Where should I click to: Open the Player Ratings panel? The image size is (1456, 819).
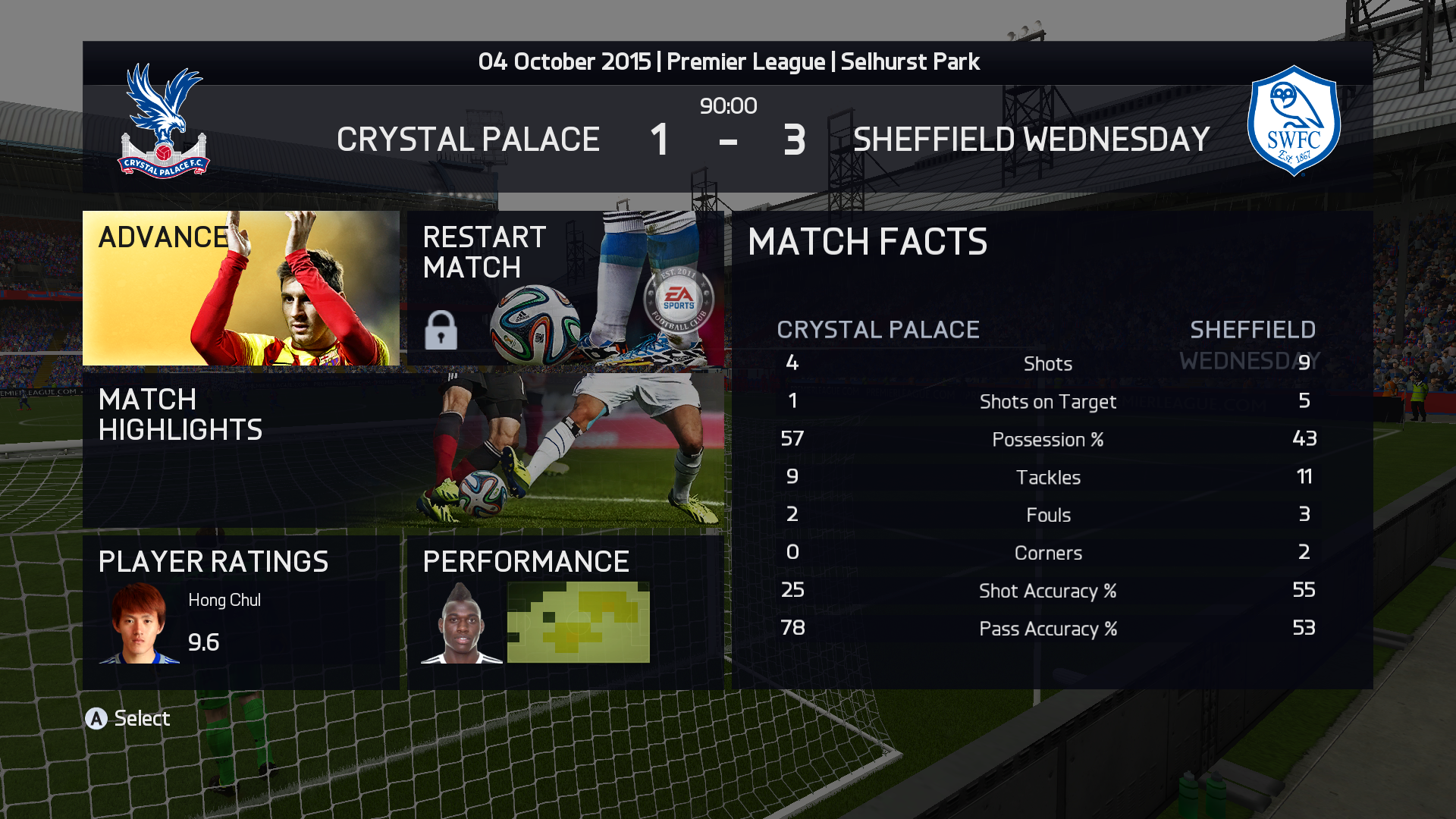coord(240,612)
